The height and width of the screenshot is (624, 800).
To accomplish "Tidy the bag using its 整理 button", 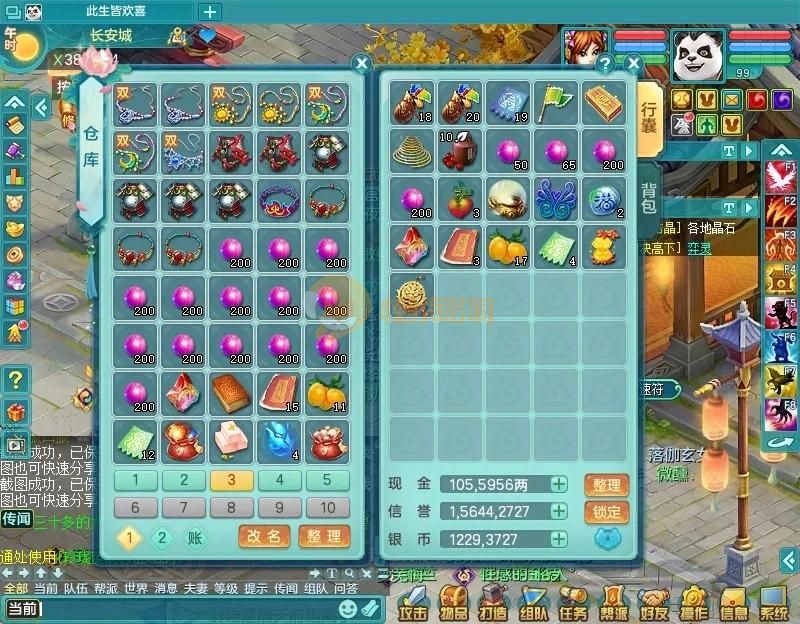I will [x=607, y=485].
